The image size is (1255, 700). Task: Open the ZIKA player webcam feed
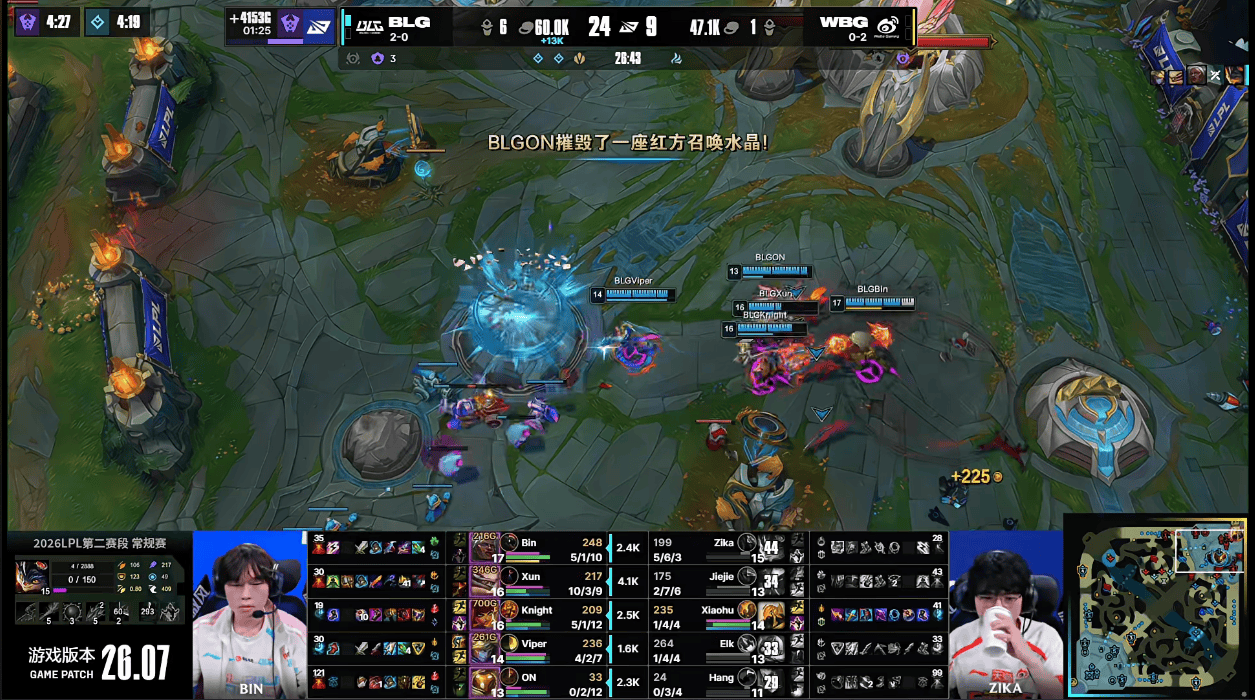(x=1004, y=613)
